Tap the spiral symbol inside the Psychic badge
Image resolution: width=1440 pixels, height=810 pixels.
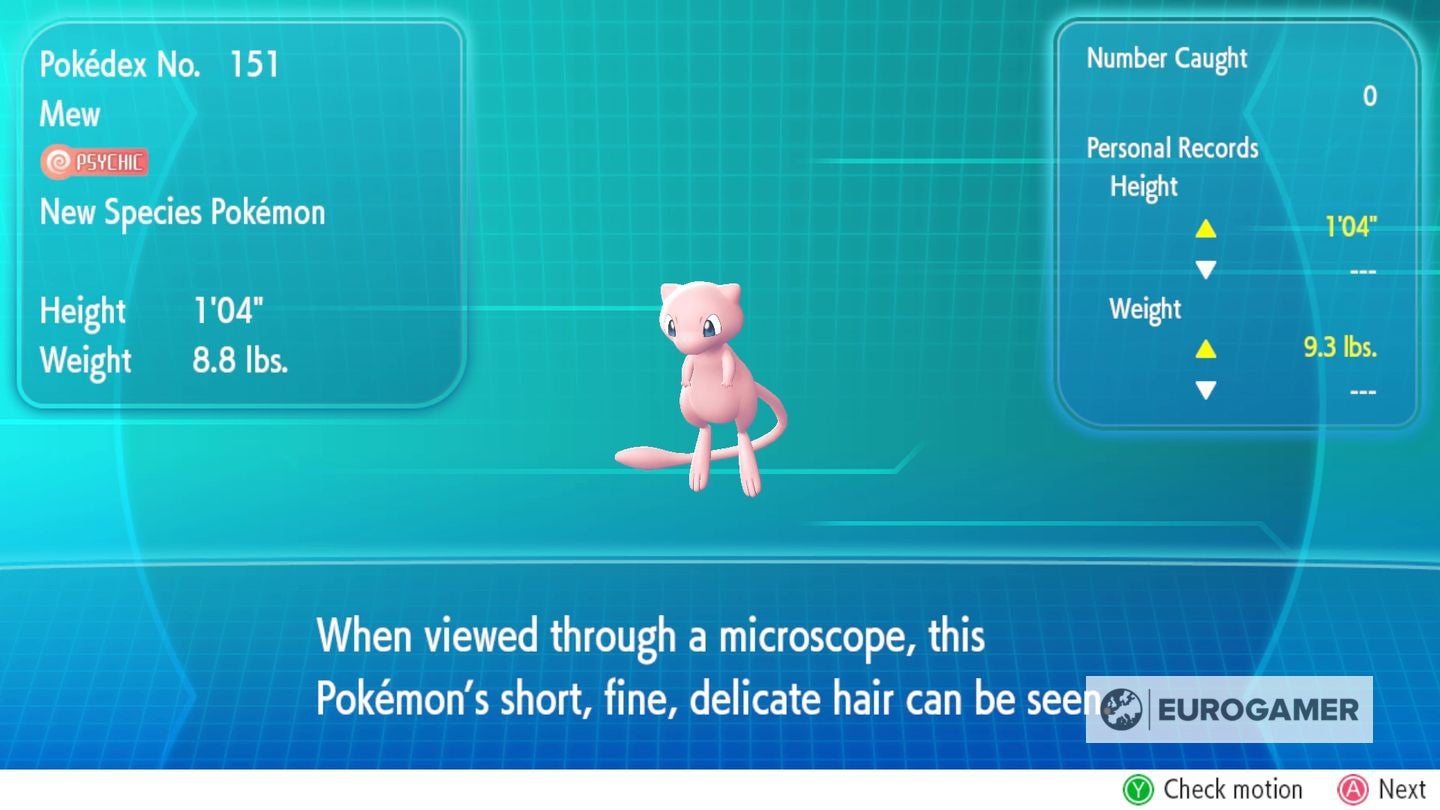tap(56, 161)
